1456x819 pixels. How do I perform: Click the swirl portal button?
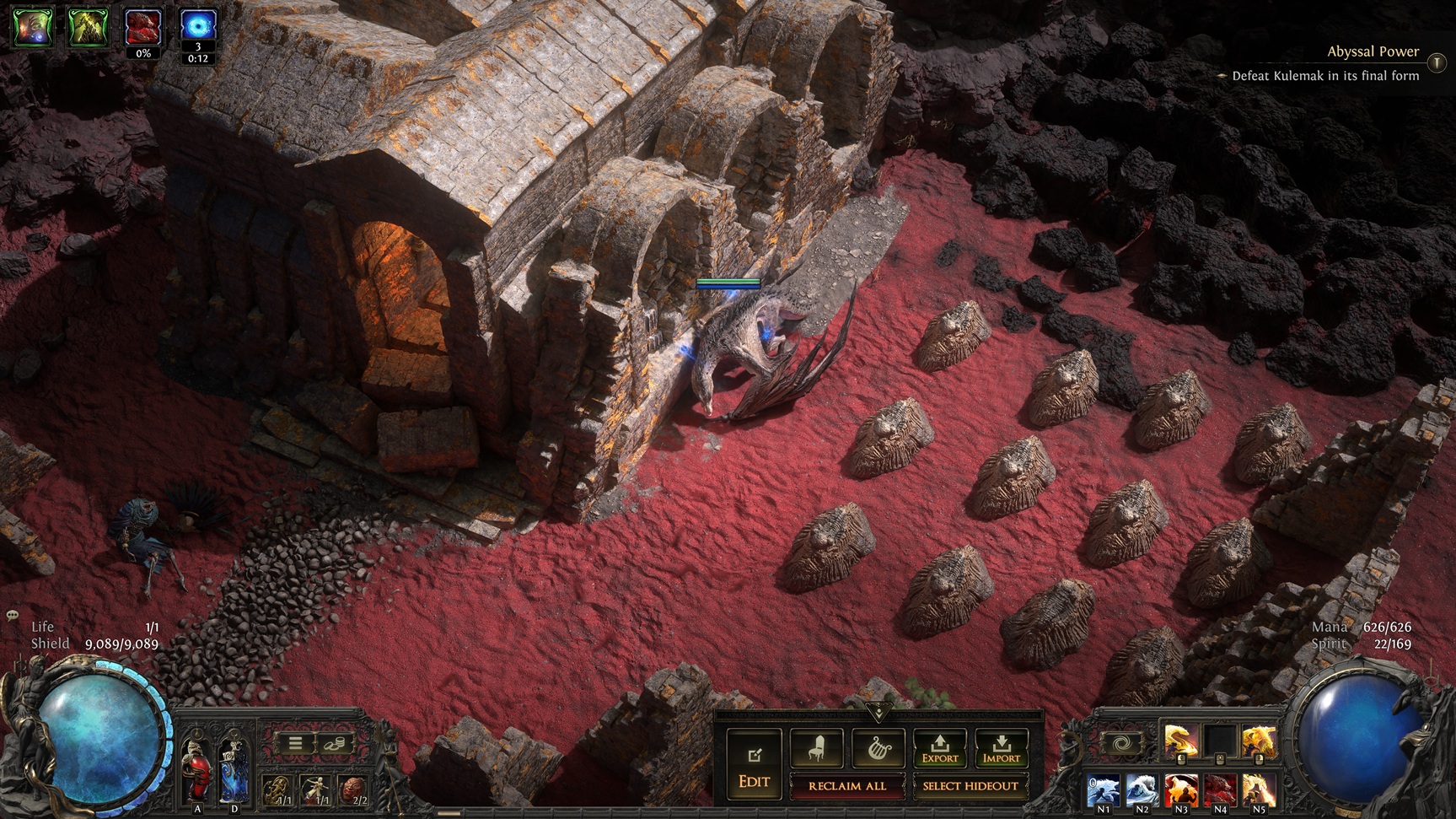(1121, 745)
